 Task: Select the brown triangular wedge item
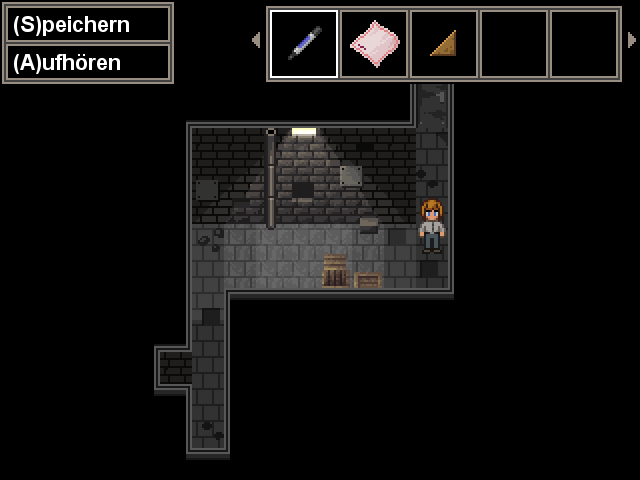coord(444,44)
